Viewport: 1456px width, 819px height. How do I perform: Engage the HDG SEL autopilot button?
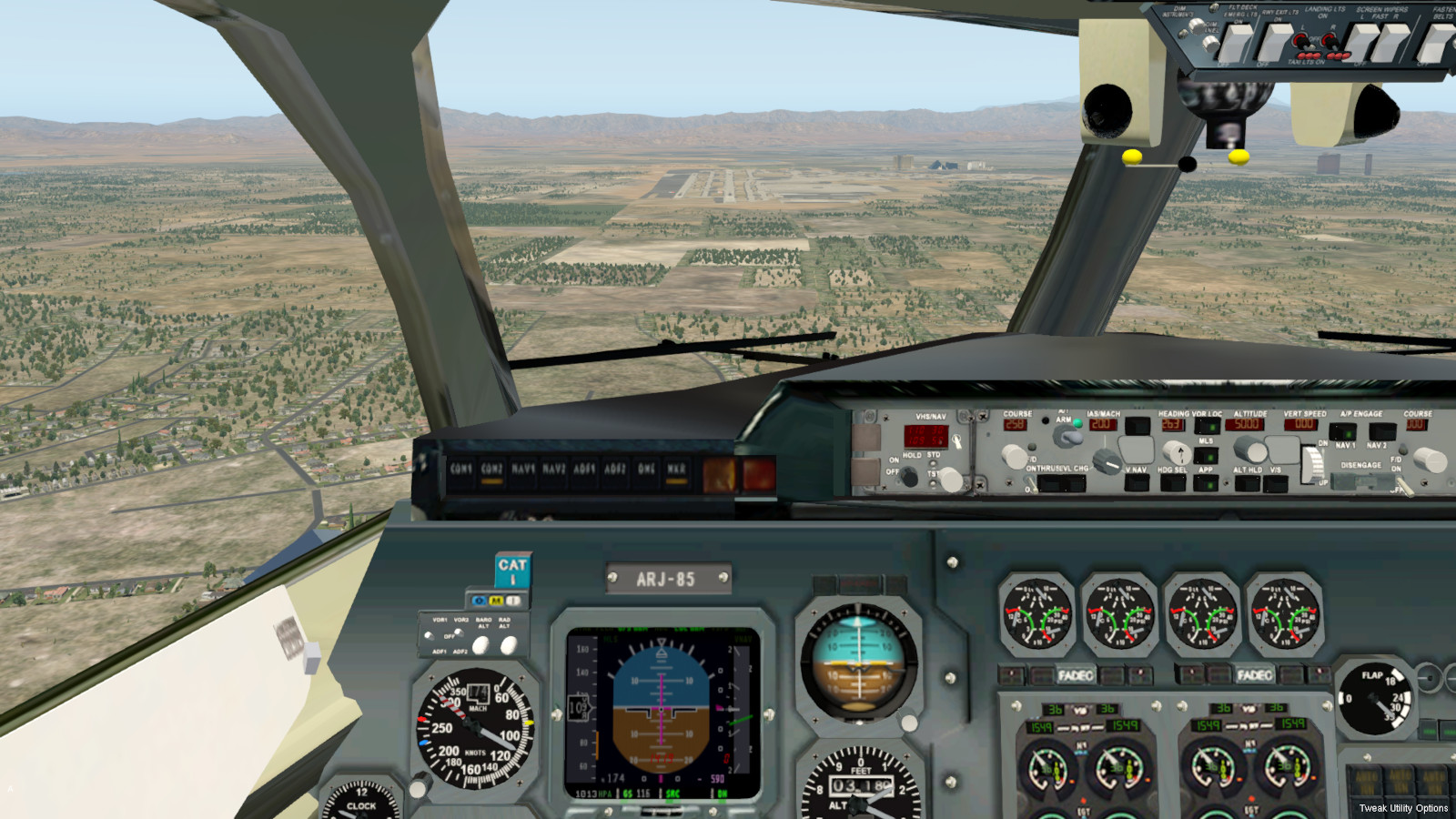(x=1172, y=482)
